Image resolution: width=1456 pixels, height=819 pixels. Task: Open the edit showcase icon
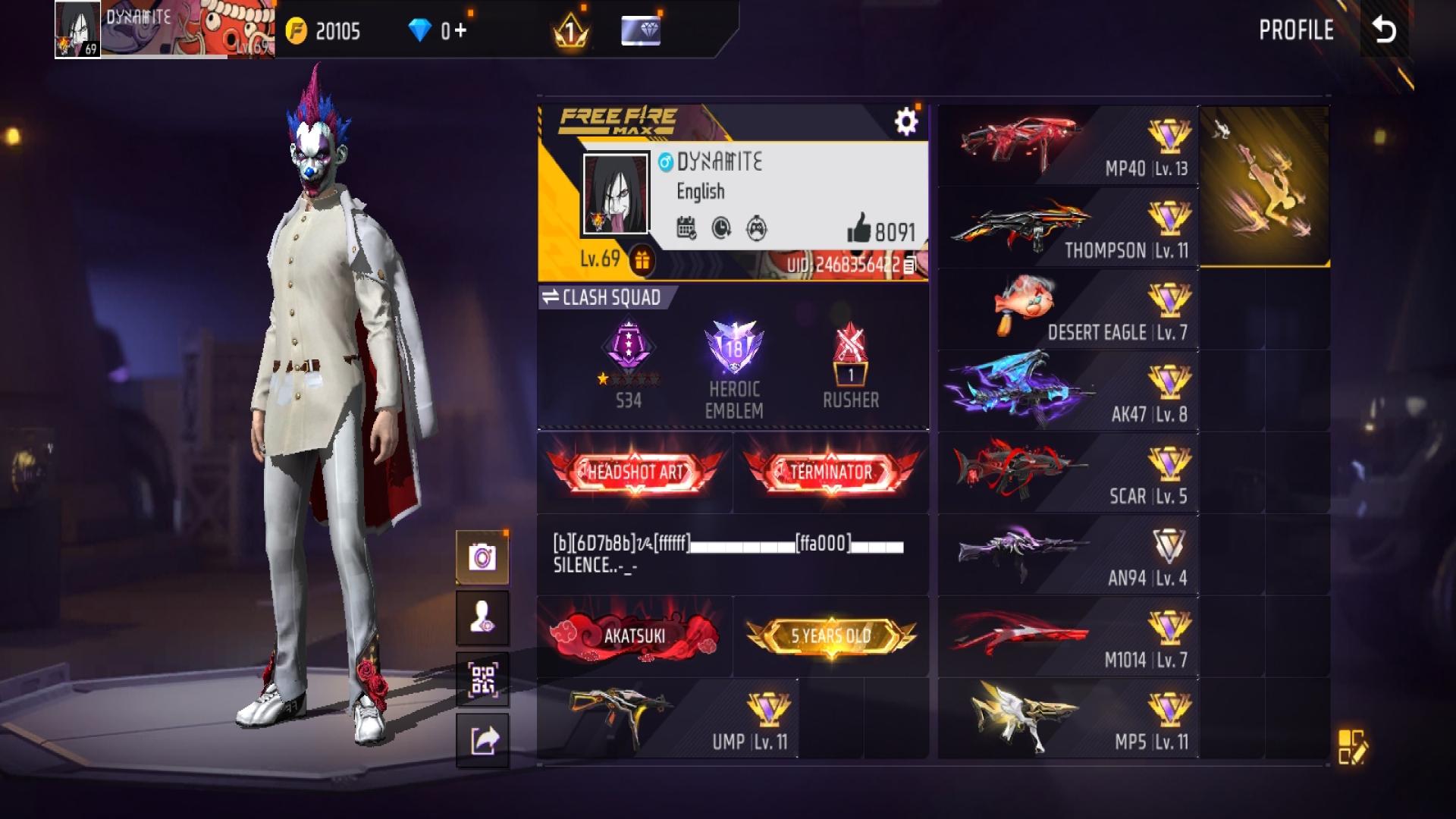[x=1351, y=746]
